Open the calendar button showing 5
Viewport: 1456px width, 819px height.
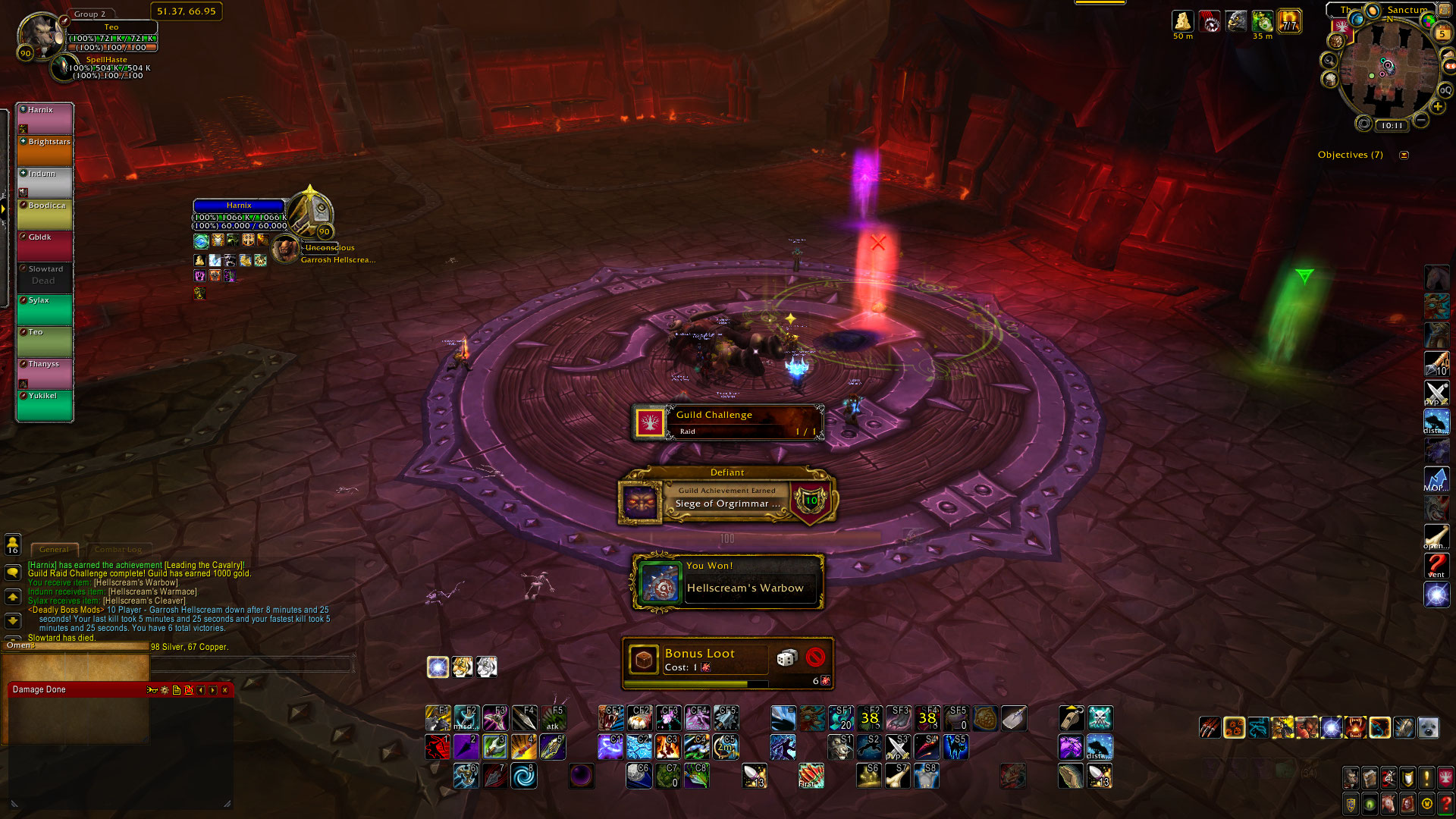click(1442, 33)
